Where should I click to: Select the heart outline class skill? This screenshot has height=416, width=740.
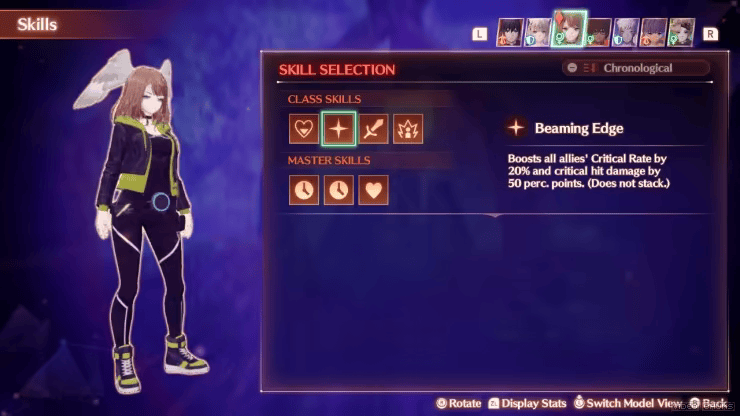tap(304, 128)
